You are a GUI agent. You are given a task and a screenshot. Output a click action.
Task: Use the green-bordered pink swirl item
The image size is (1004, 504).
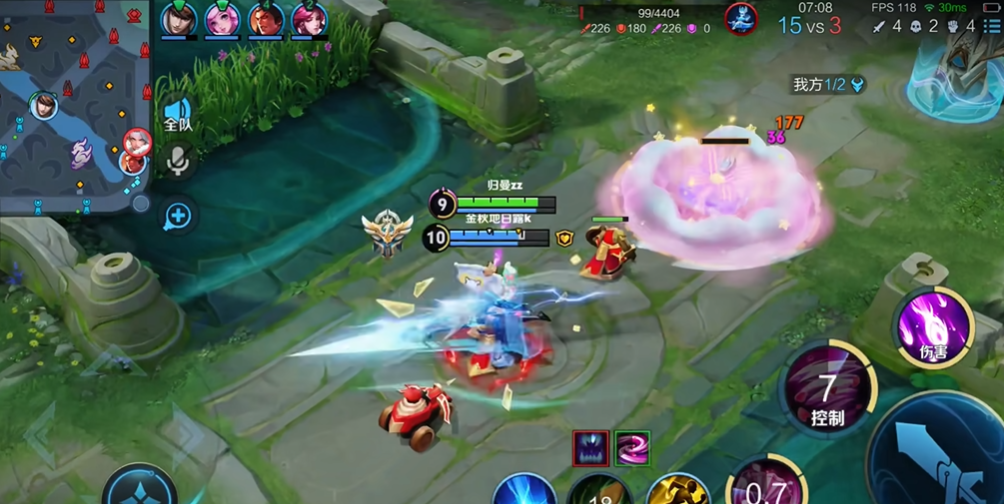(632, 449)
